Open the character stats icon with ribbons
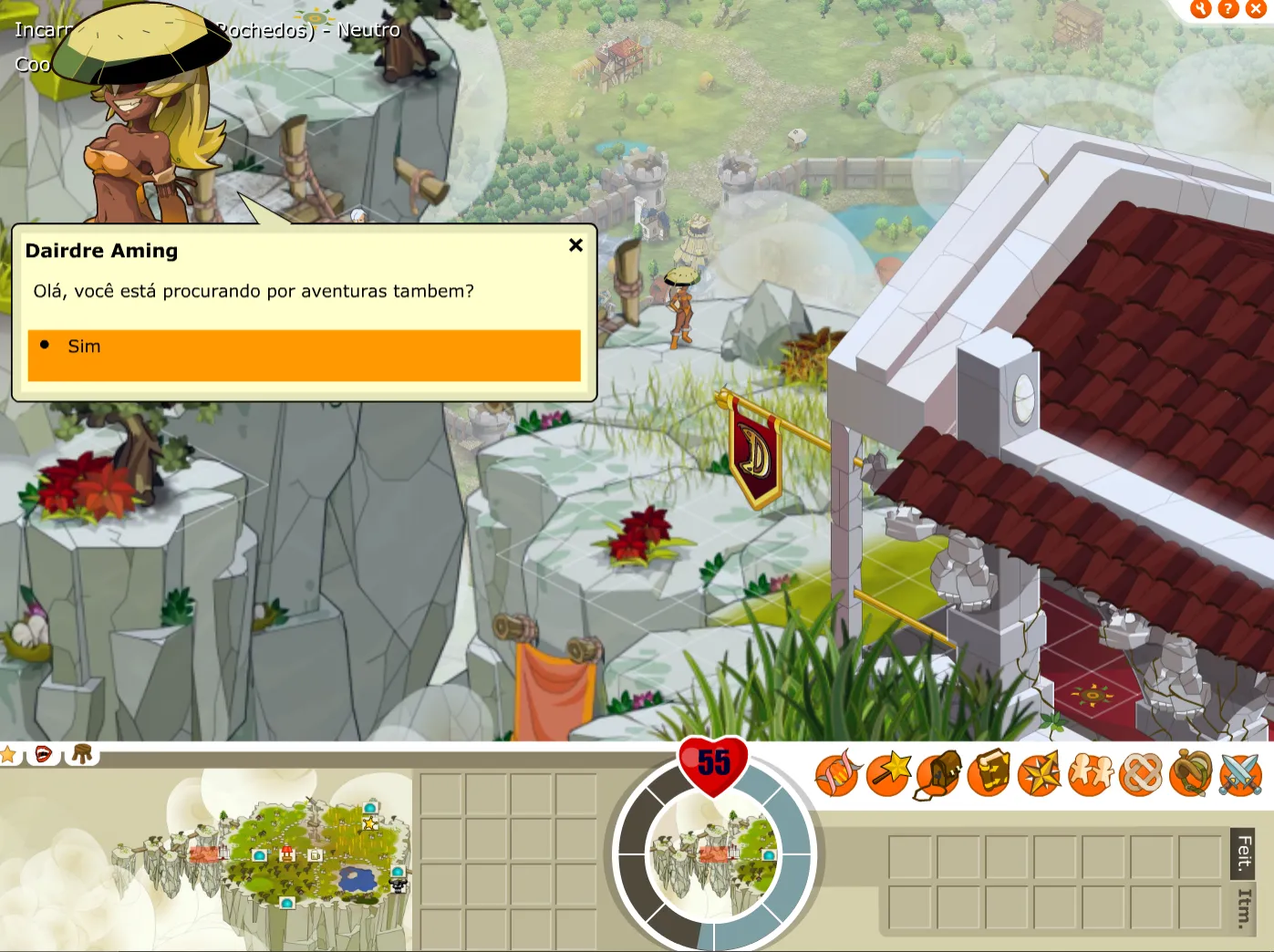The height and width of the screenshot is (952, 1274). click(837, 774)
